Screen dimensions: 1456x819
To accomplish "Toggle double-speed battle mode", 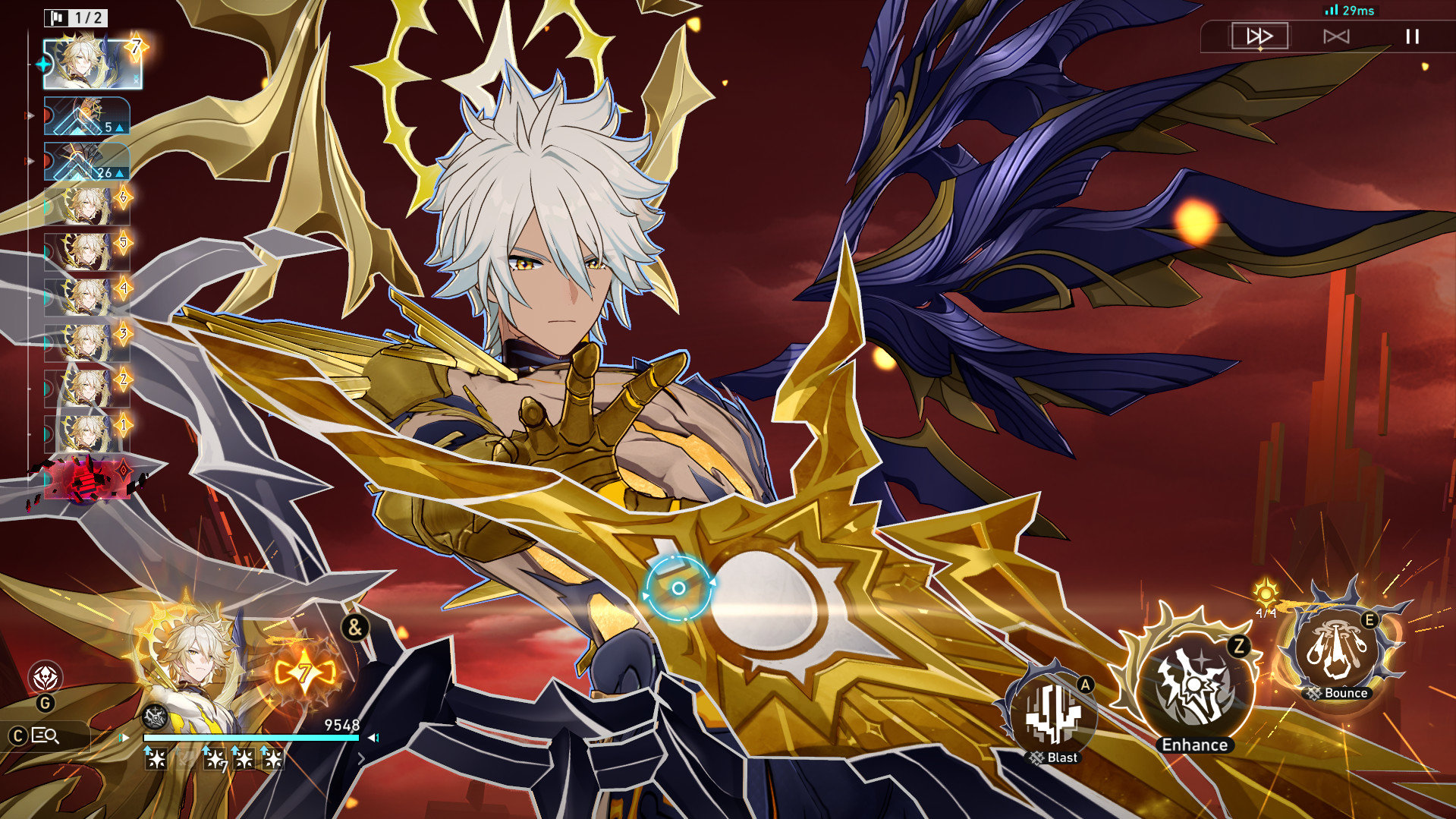I will point(1259,35).
